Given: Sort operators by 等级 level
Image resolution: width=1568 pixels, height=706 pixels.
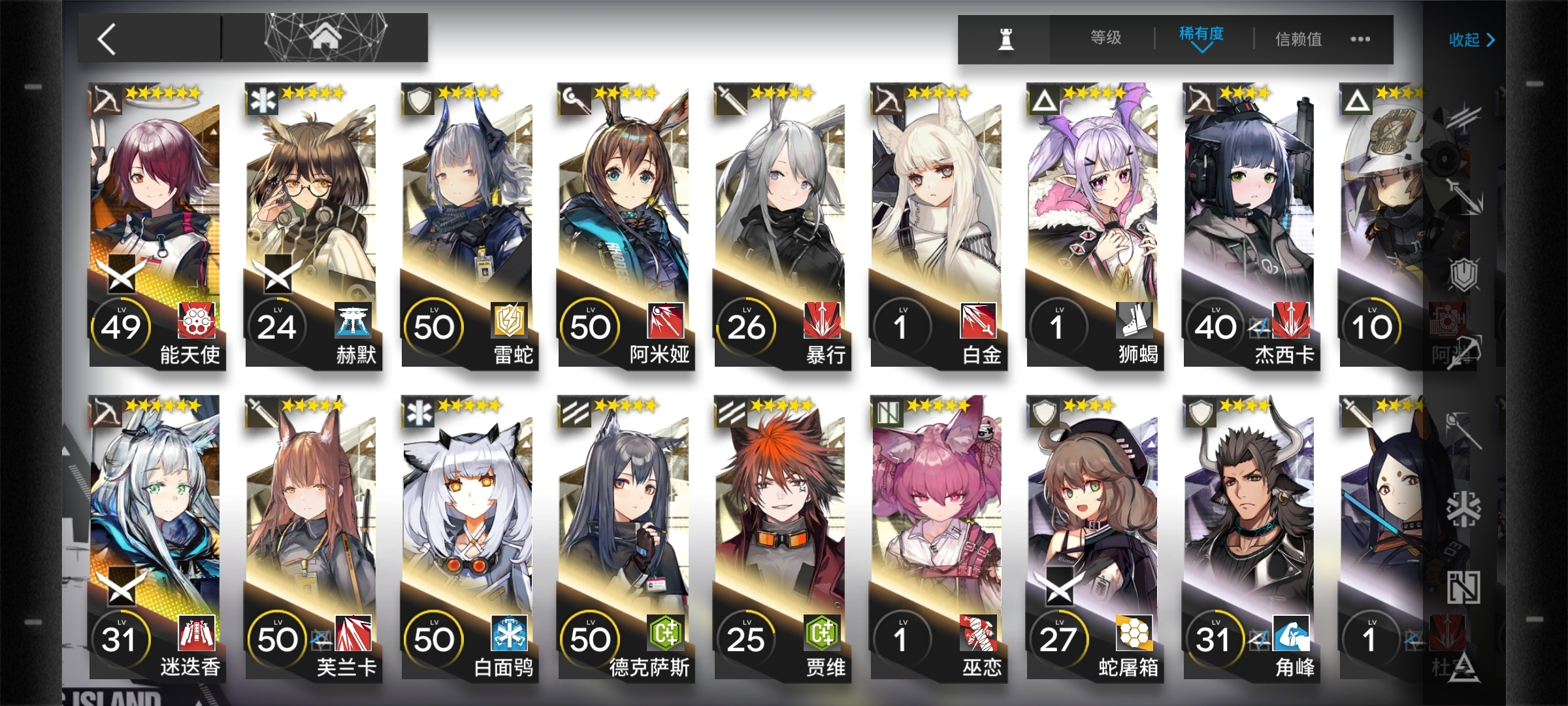Looking at the screenshot, I should (1105, 38).
